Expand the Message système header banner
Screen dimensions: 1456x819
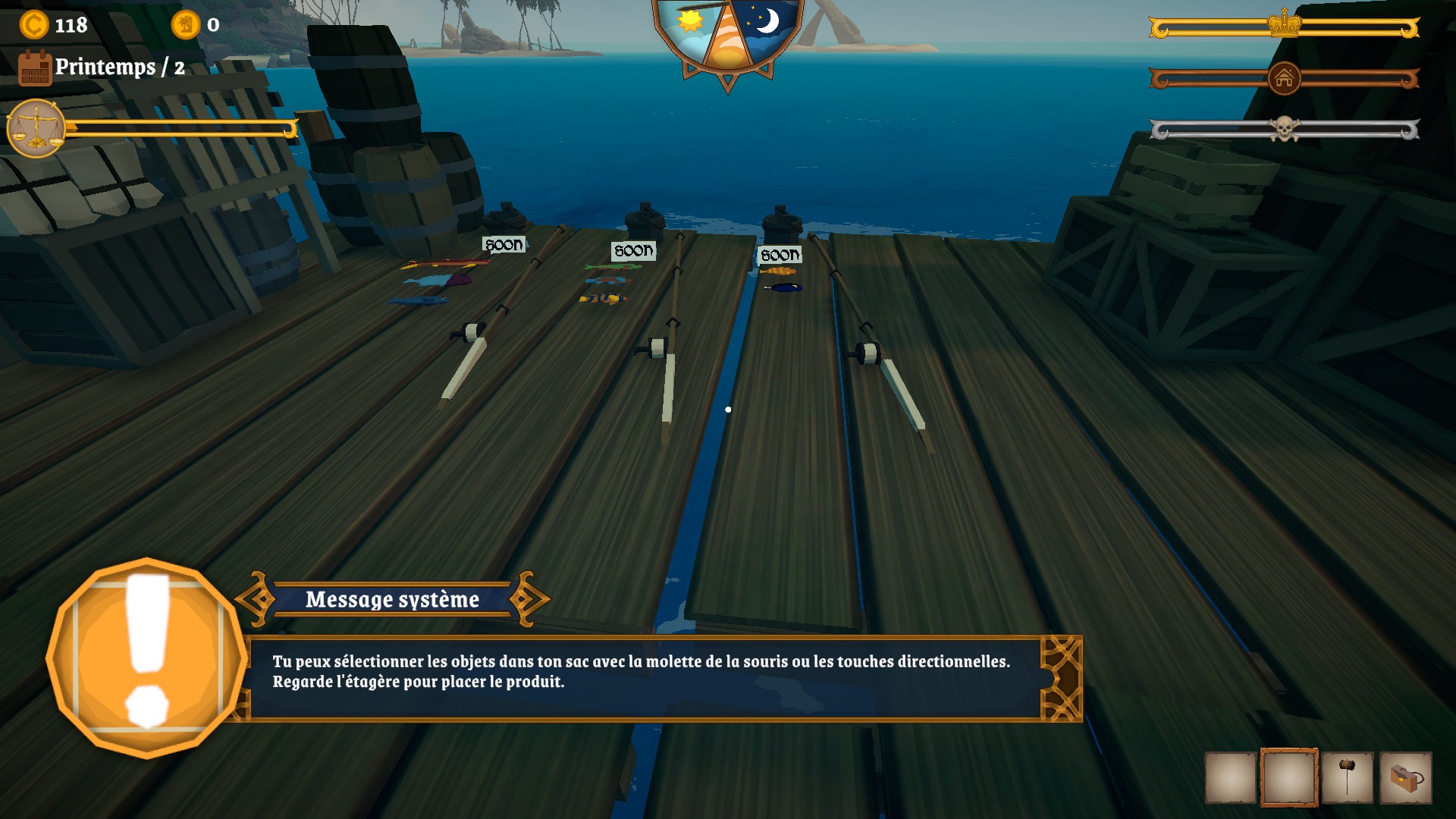pyautogui.click(x=391, y=600)
